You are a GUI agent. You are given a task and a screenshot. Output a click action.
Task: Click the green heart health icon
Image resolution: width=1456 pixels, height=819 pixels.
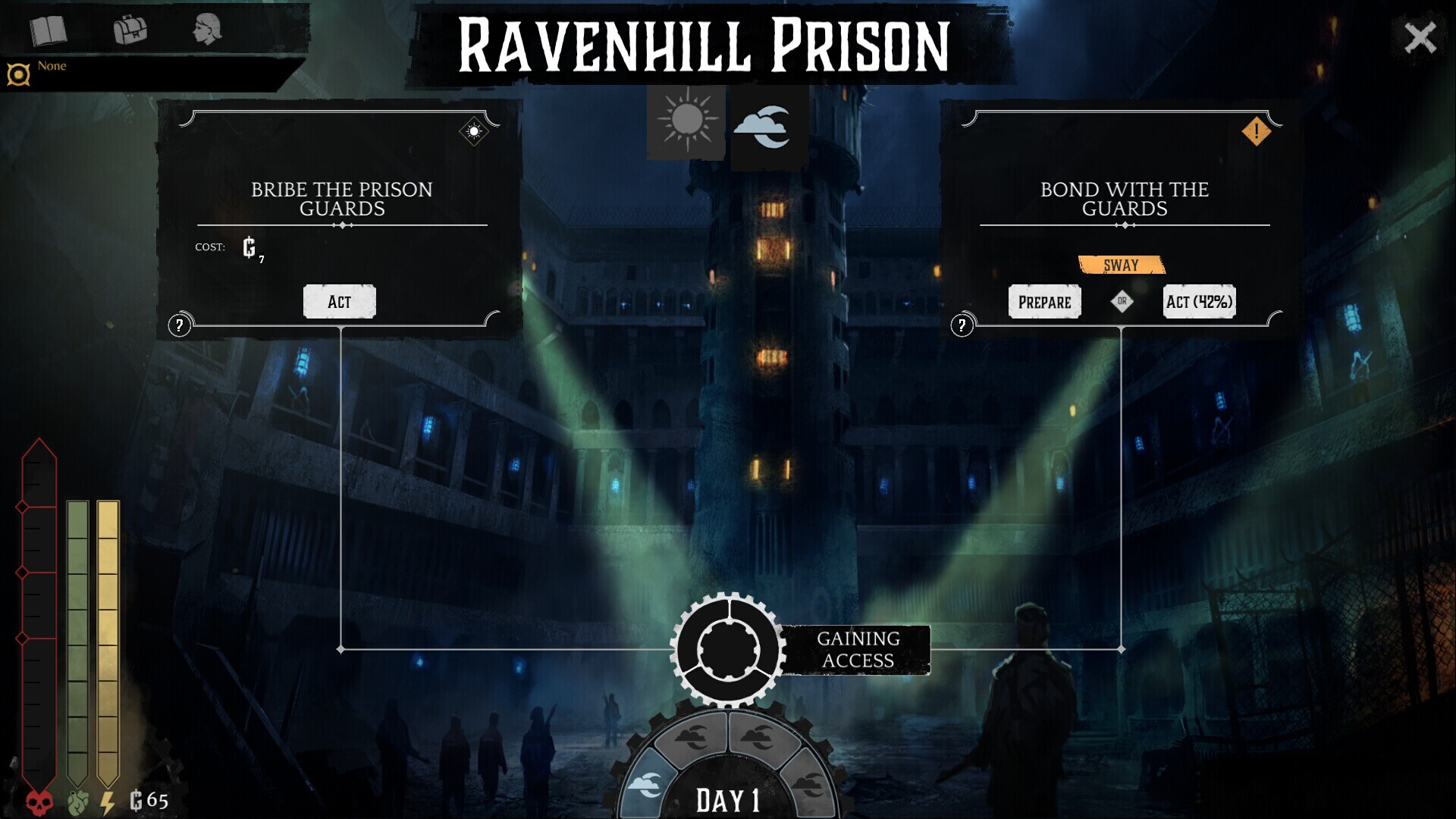pyautogui.click(x=76, y=798)
